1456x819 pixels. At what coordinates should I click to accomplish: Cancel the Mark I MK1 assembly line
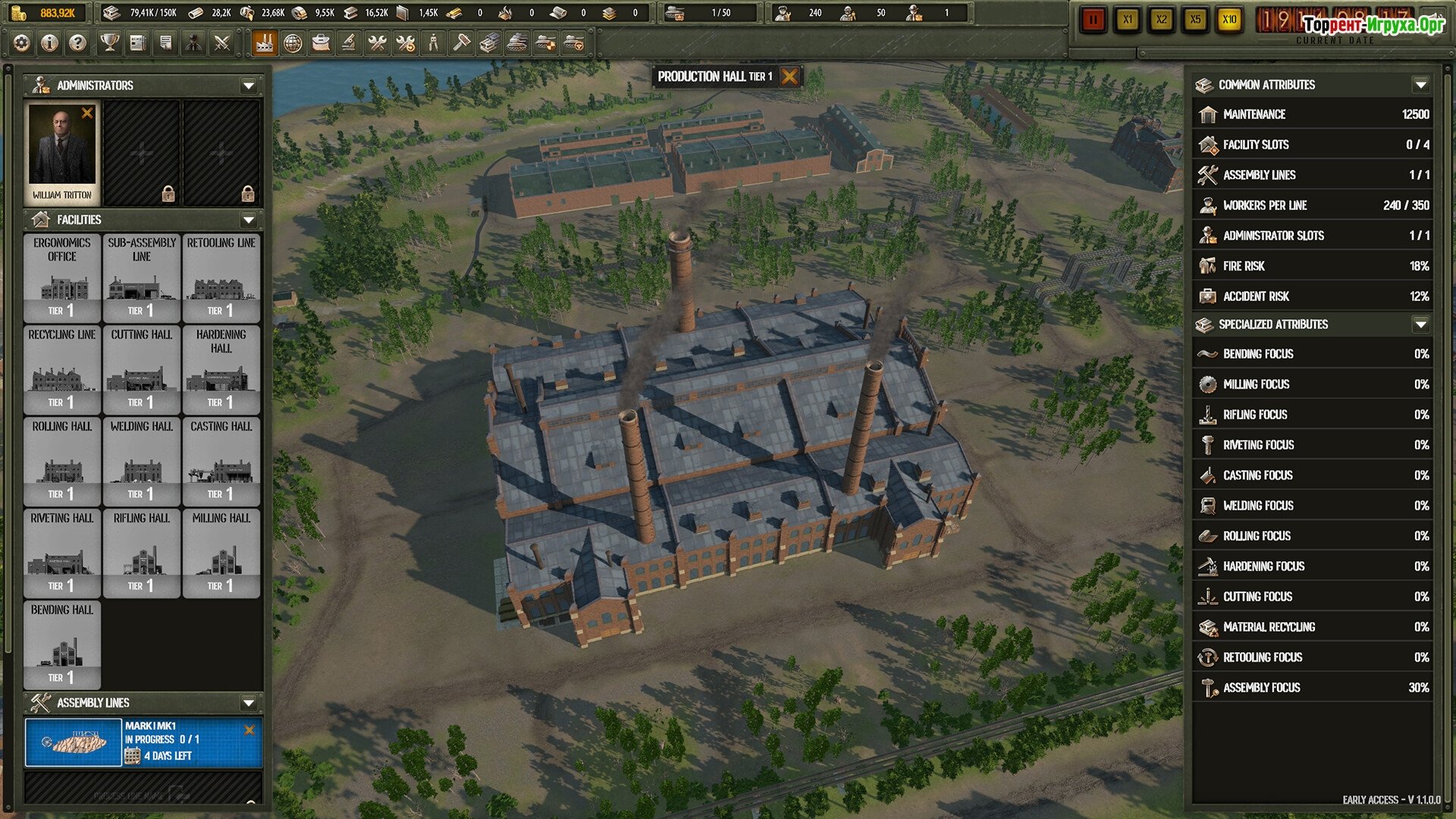tap(249, 730)
